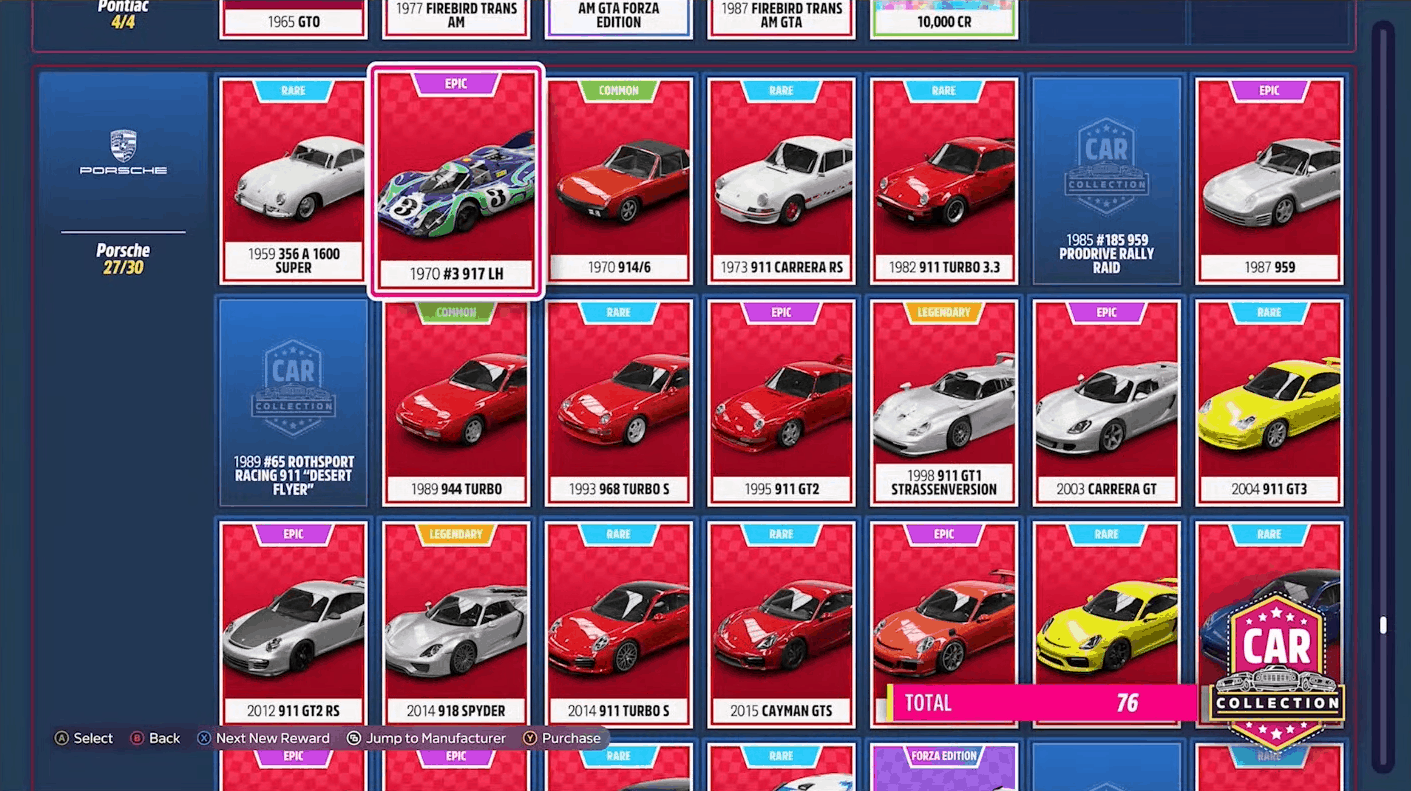Click the Y button prompt beside Purchase
This screenshot has height=791, width=1411.
coord(529,738)
